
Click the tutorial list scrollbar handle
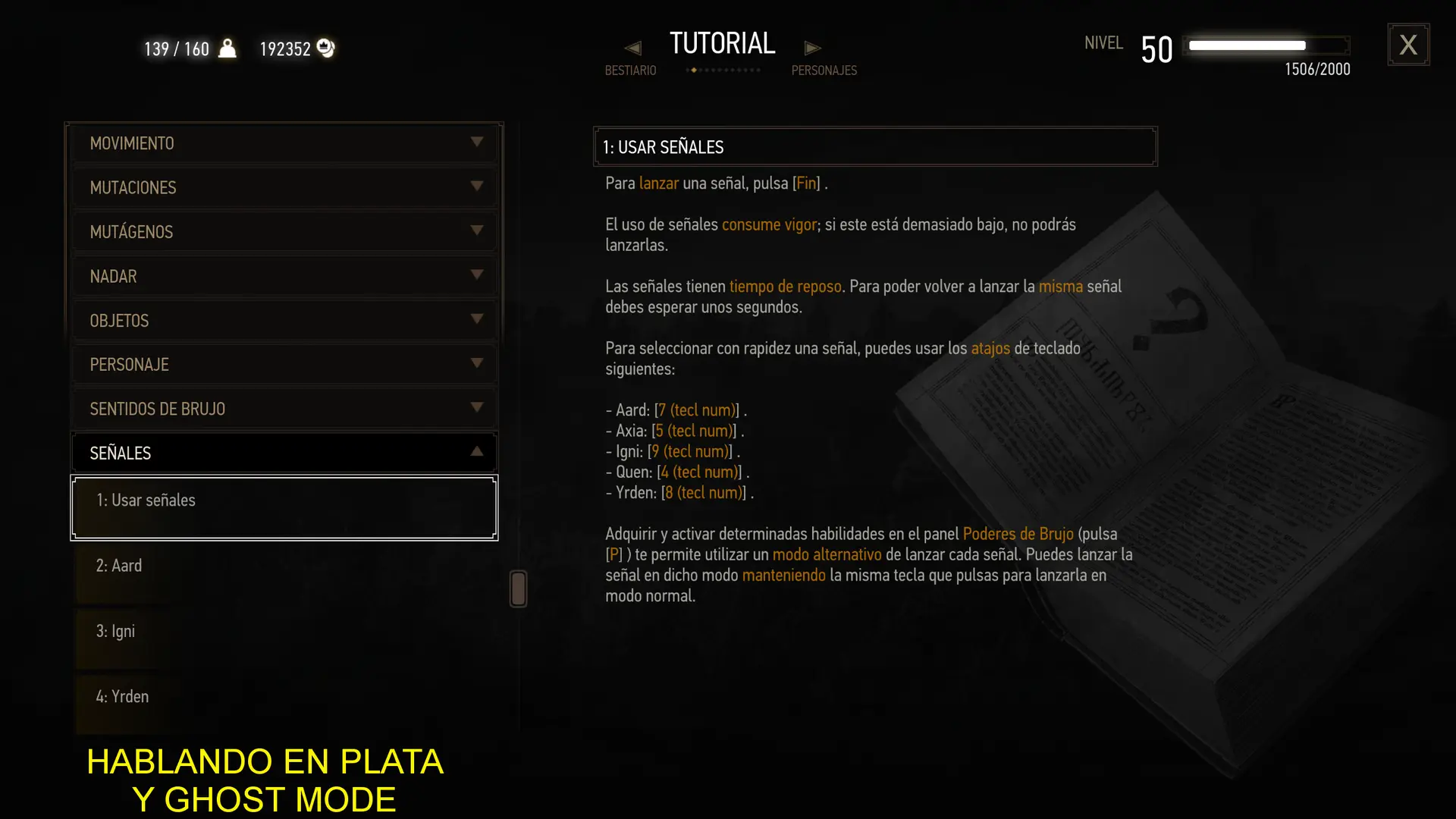tap(519, 588)
